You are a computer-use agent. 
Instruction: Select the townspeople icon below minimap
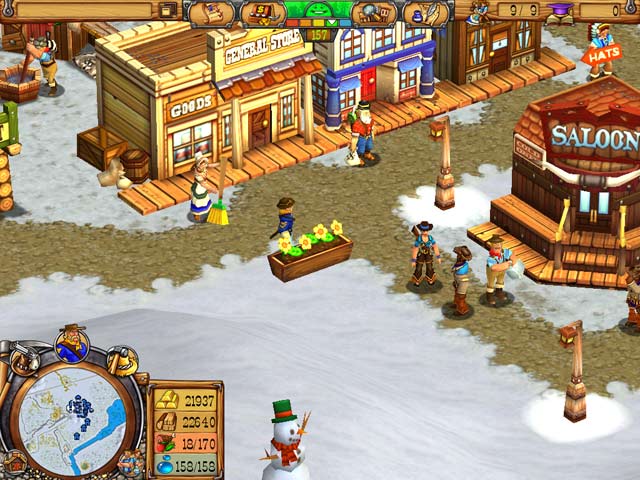click(x=130, y=463)
